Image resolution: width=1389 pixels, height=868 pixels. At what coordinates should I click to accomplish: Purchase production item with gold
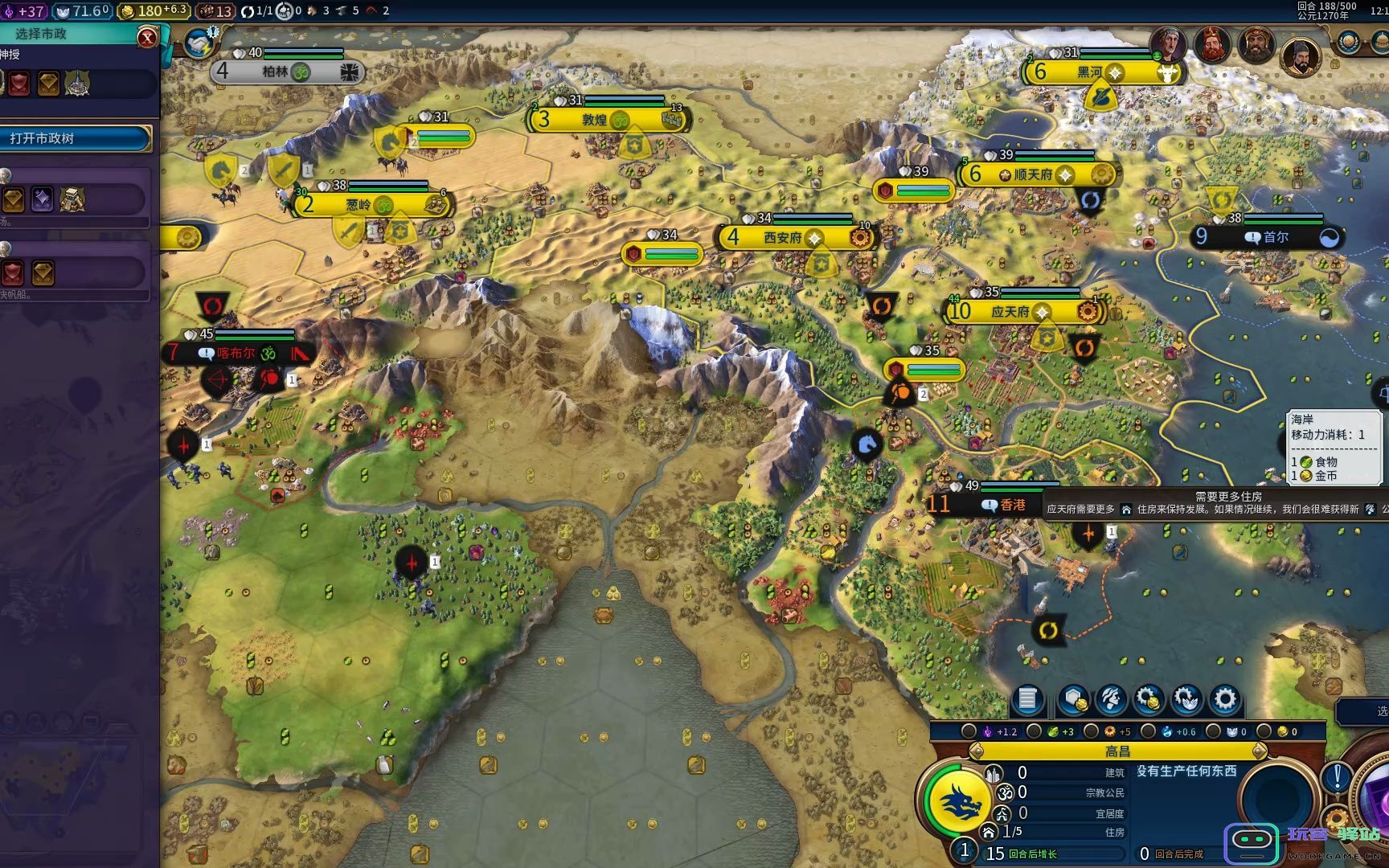(1149, 699)
